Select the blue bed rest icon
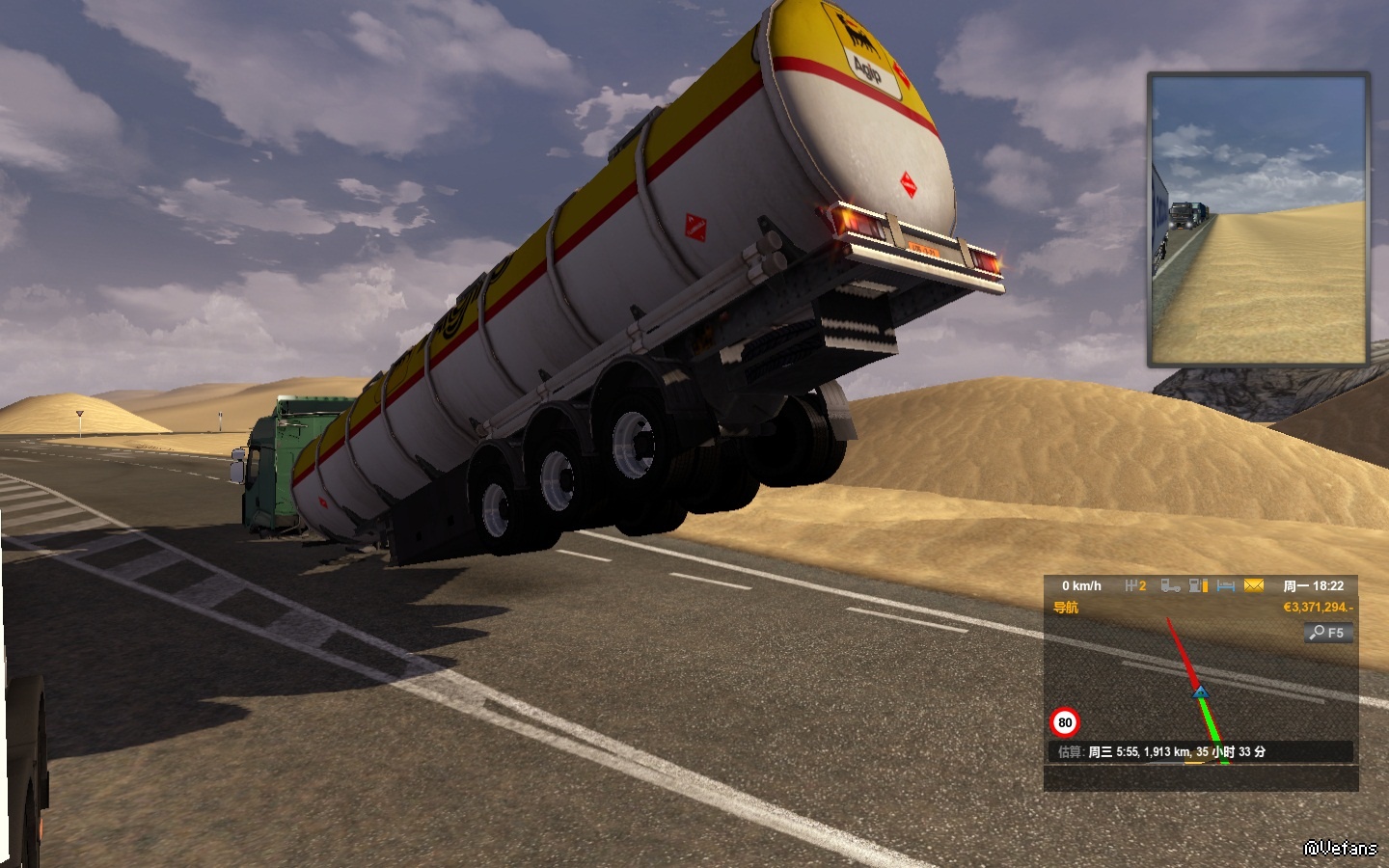The width and height of the screenshot is (1389, 868). tap(1226, 585)
